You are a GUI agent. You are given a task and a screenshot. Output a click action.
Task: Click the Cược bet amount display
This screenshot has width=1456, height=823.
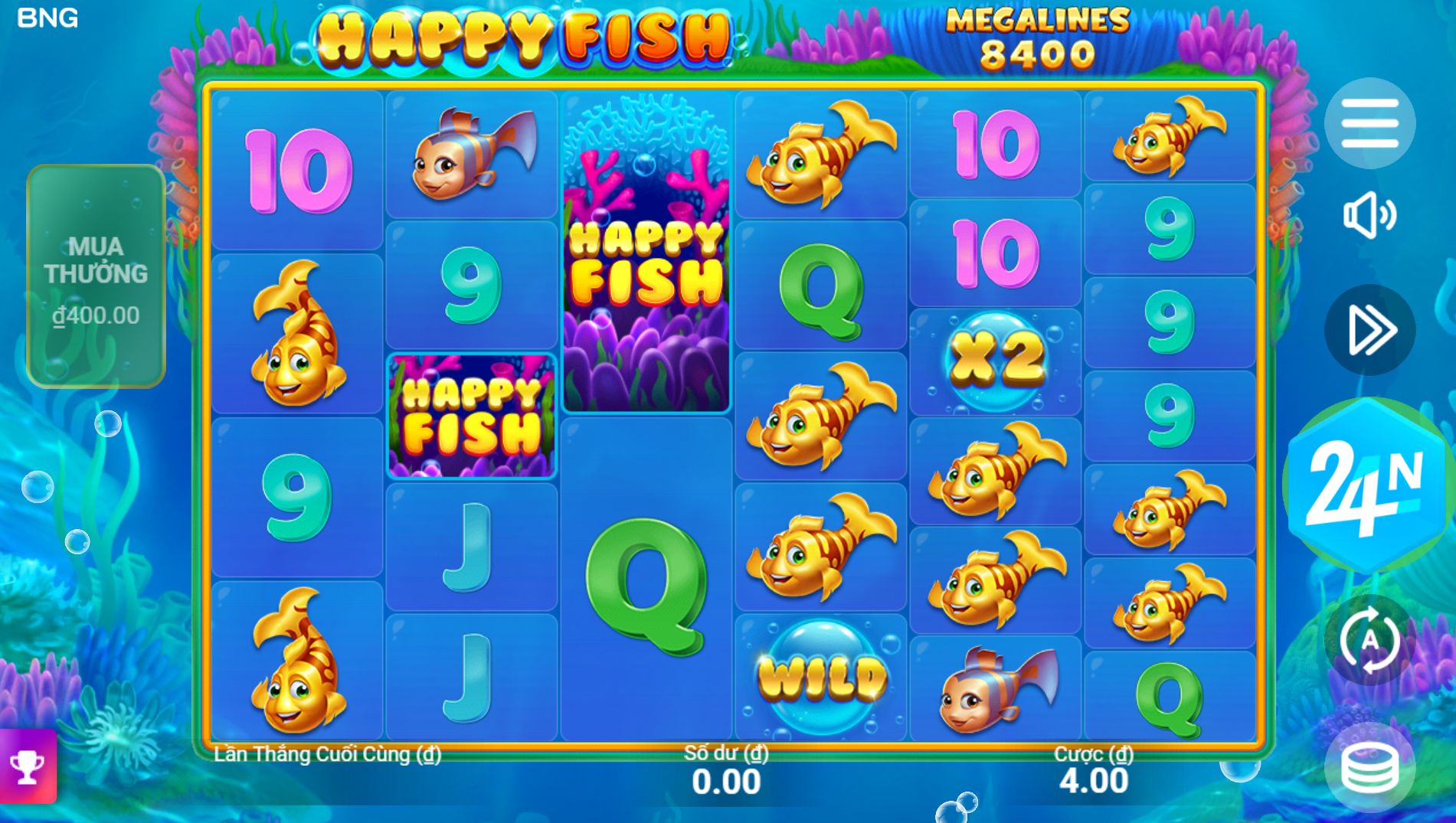1091,769
